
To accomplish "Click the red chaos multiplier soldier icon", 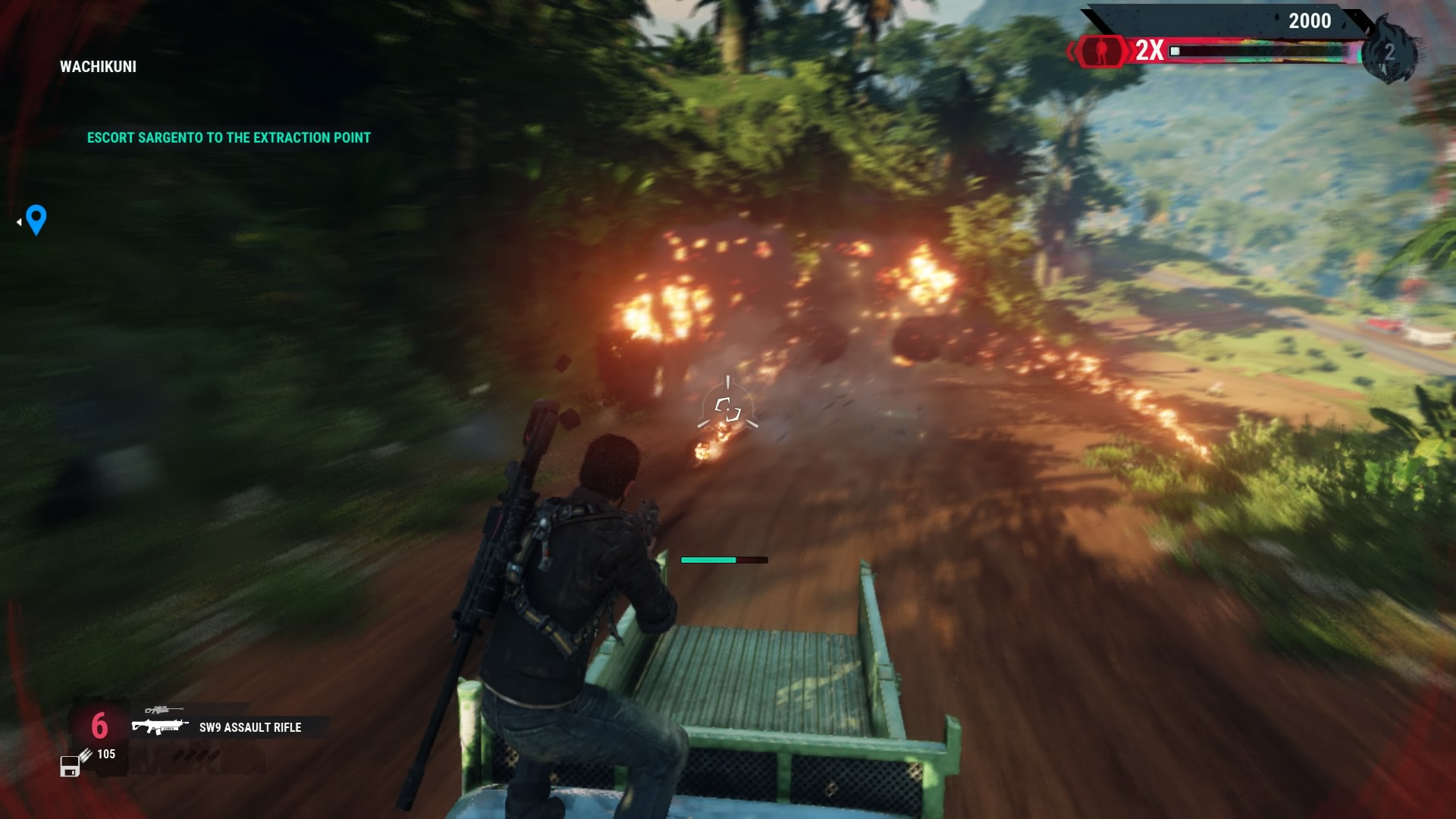I will (1100, 51).
